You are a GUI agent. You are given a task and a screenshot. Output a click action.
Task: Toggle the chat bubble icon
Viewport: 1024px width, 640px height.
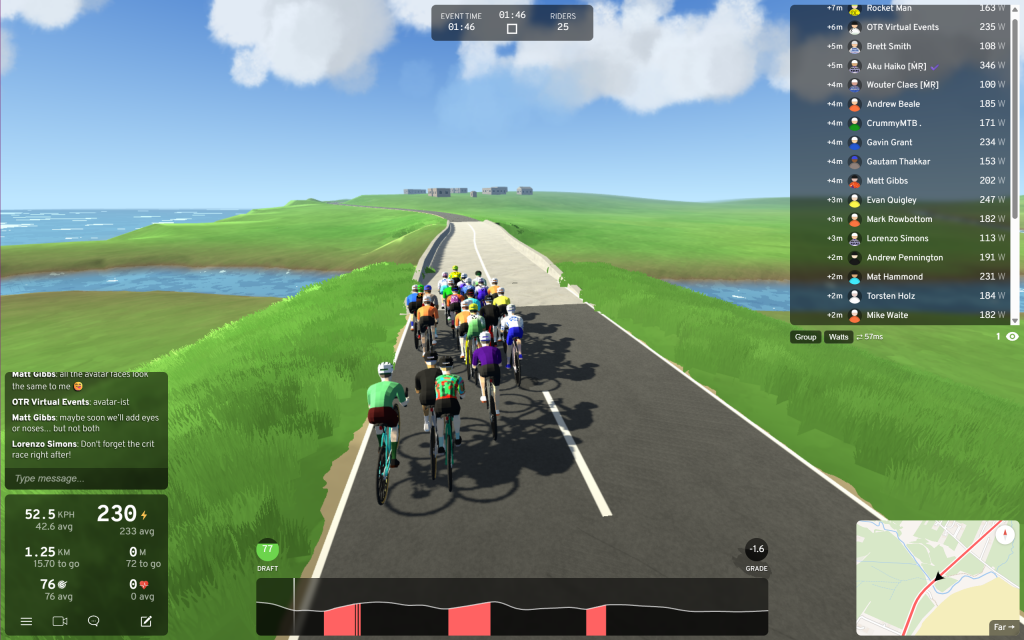coord(94,621)
